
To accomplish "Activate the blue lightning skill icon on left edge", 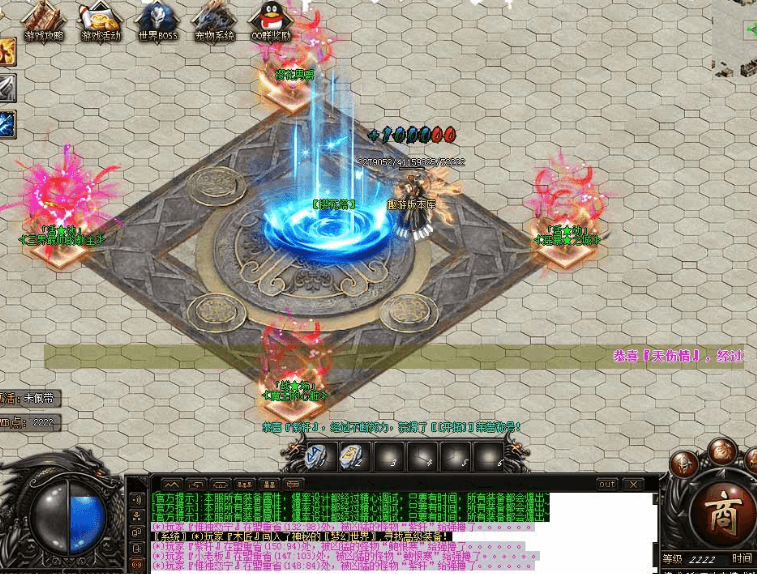I will click(6, 124).
